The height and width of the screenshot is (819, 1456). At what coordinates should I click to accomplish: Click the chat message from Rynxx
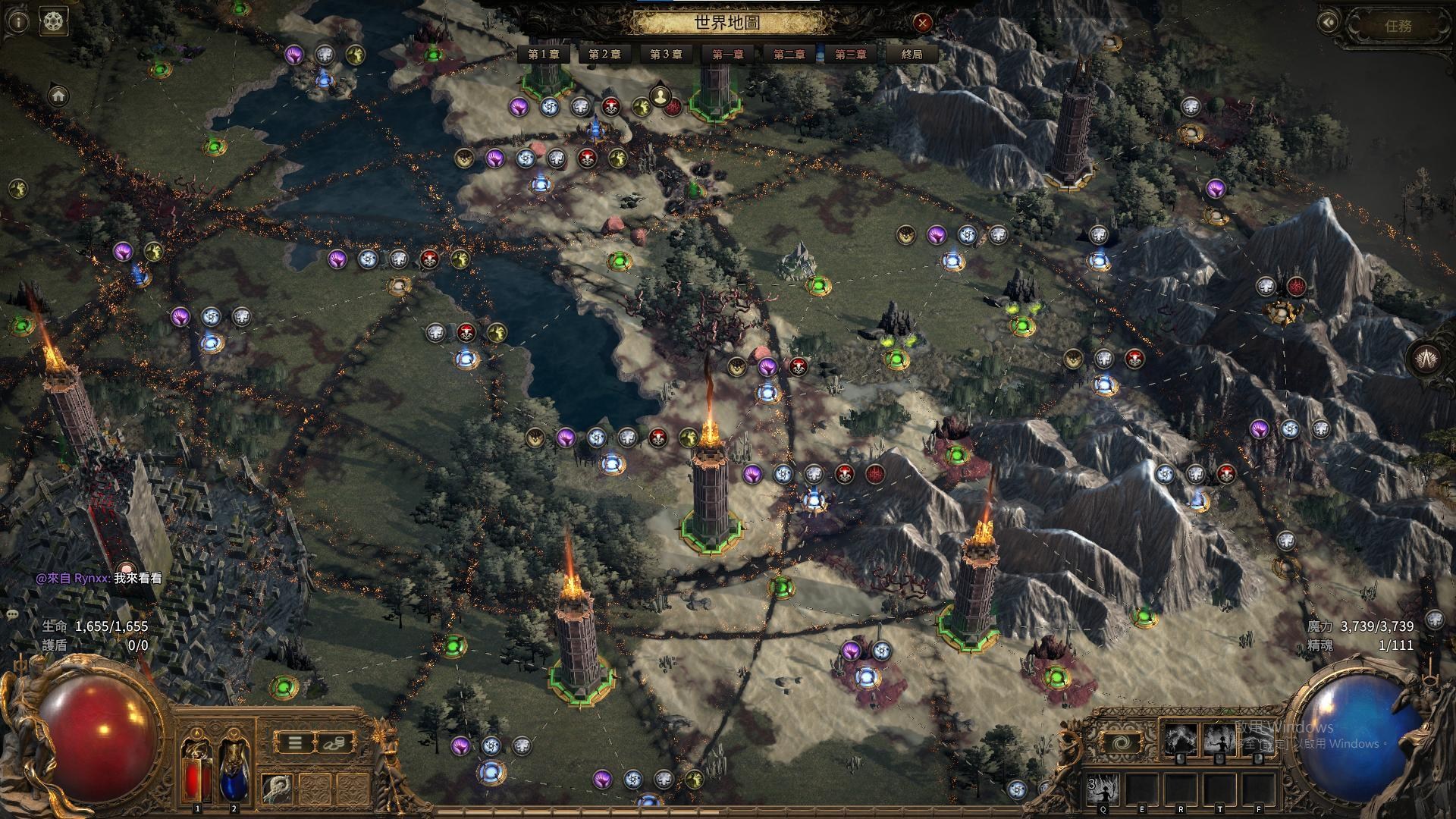pos(99,576)
